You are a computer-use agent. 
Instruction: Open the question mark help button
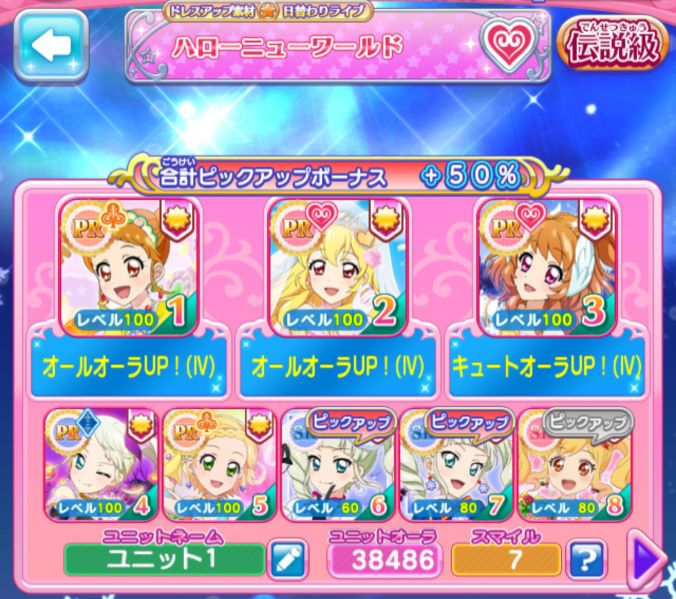pos(590,558)
